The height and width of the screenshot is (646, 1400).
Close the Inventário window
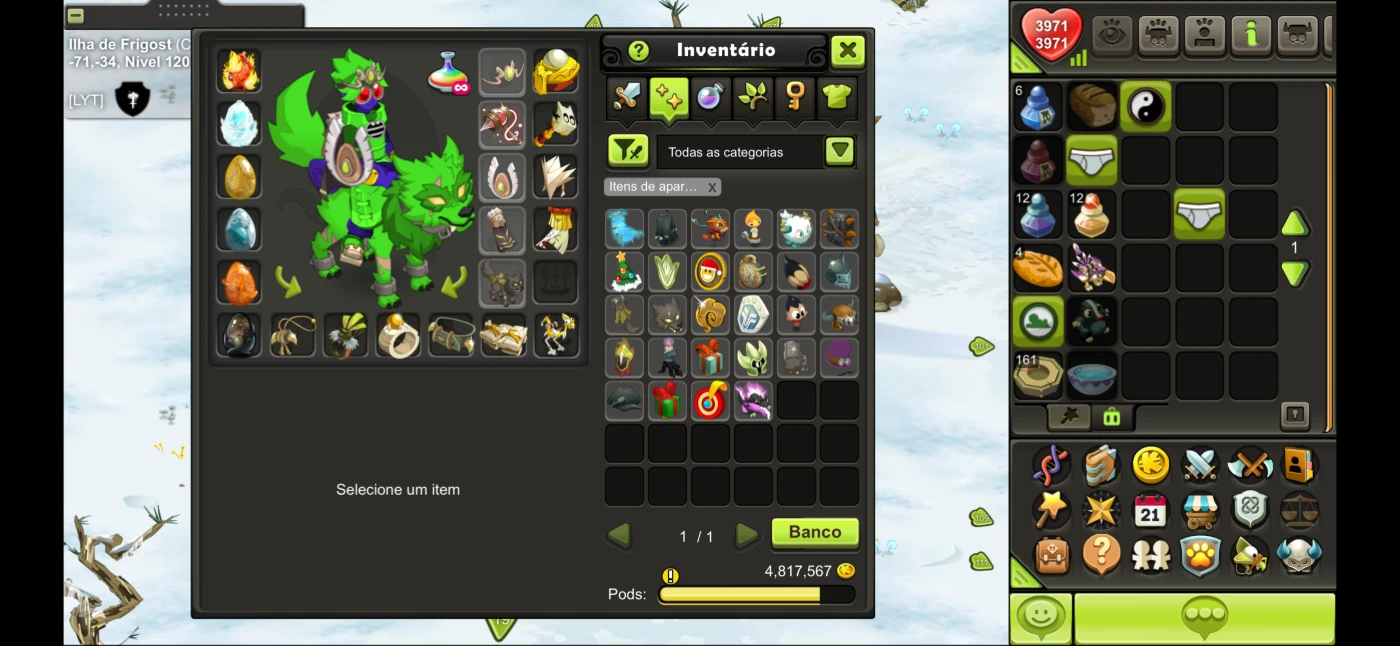tap(847, 51)
